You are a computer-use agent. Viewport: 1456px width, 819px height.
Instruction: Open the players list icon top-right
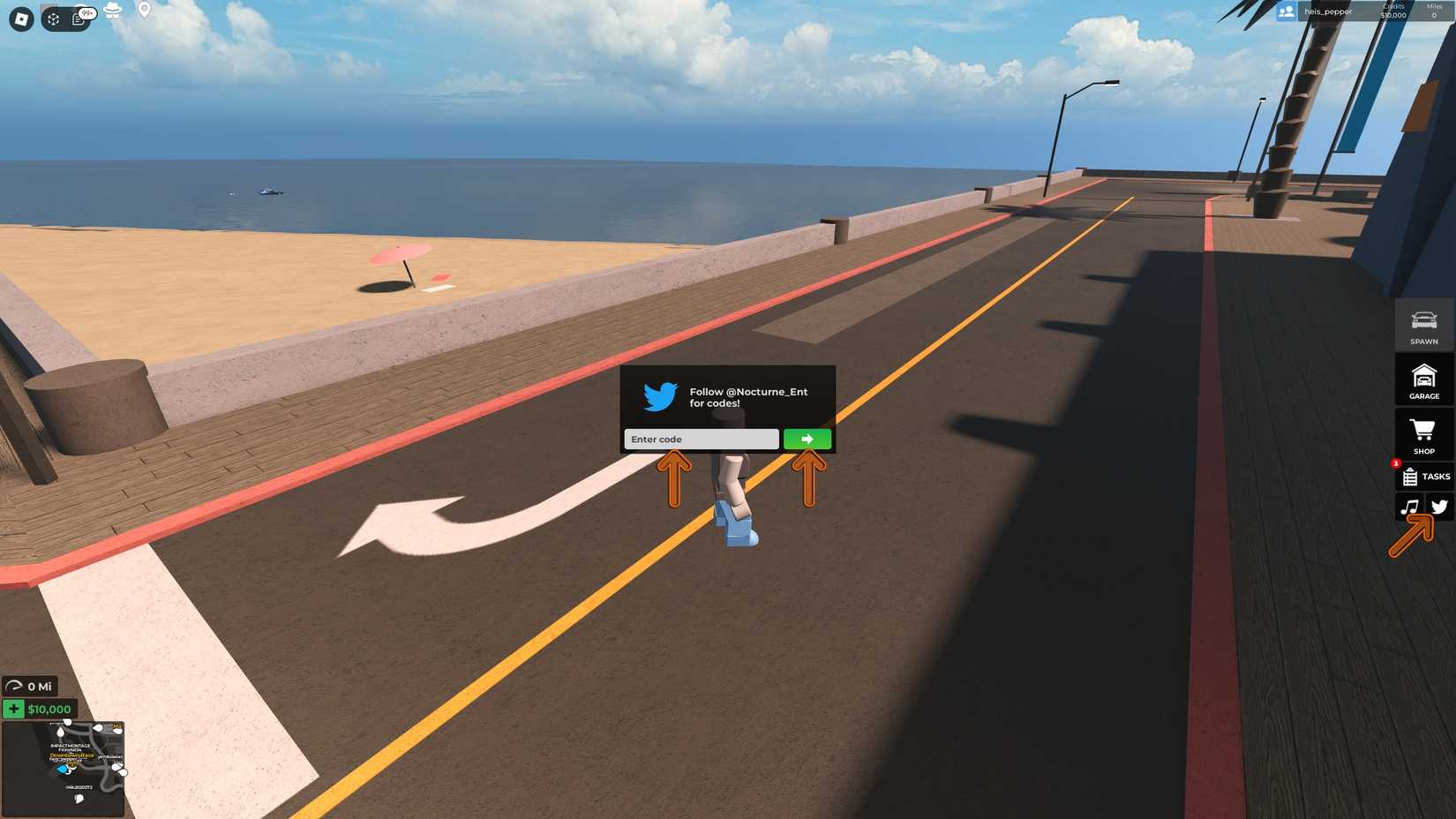coord(1286,11)
